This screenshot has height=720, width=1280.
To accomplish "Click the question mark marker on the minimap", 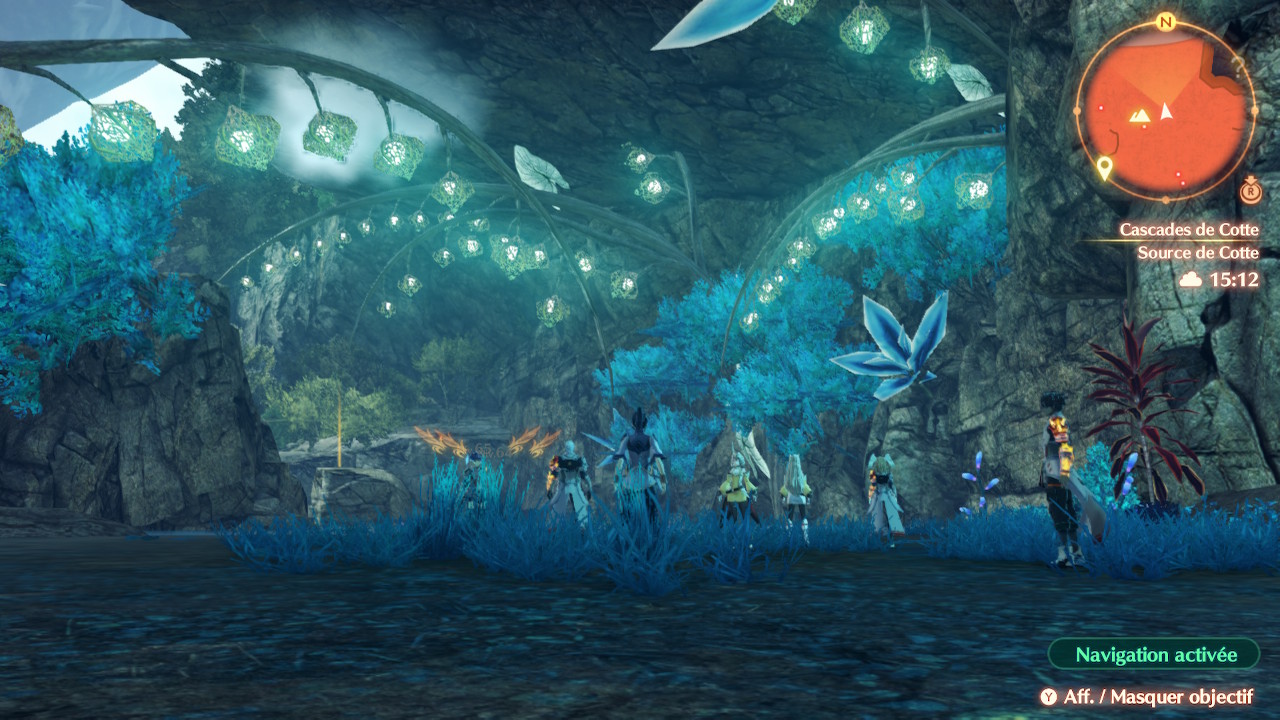I will click(x=1238, y=67).
